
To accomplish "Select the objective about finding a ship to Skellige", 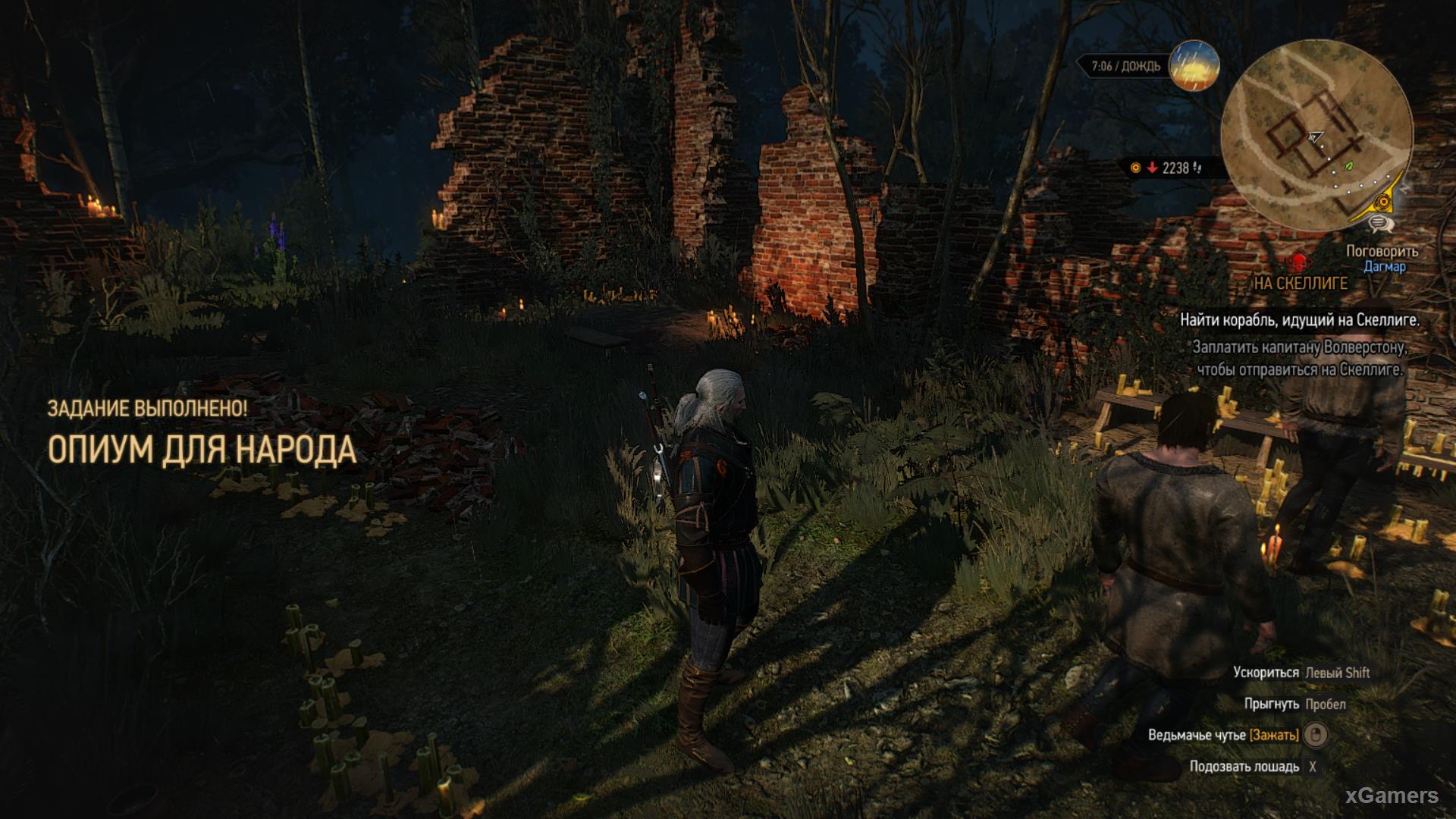I will coord(1299,321).
